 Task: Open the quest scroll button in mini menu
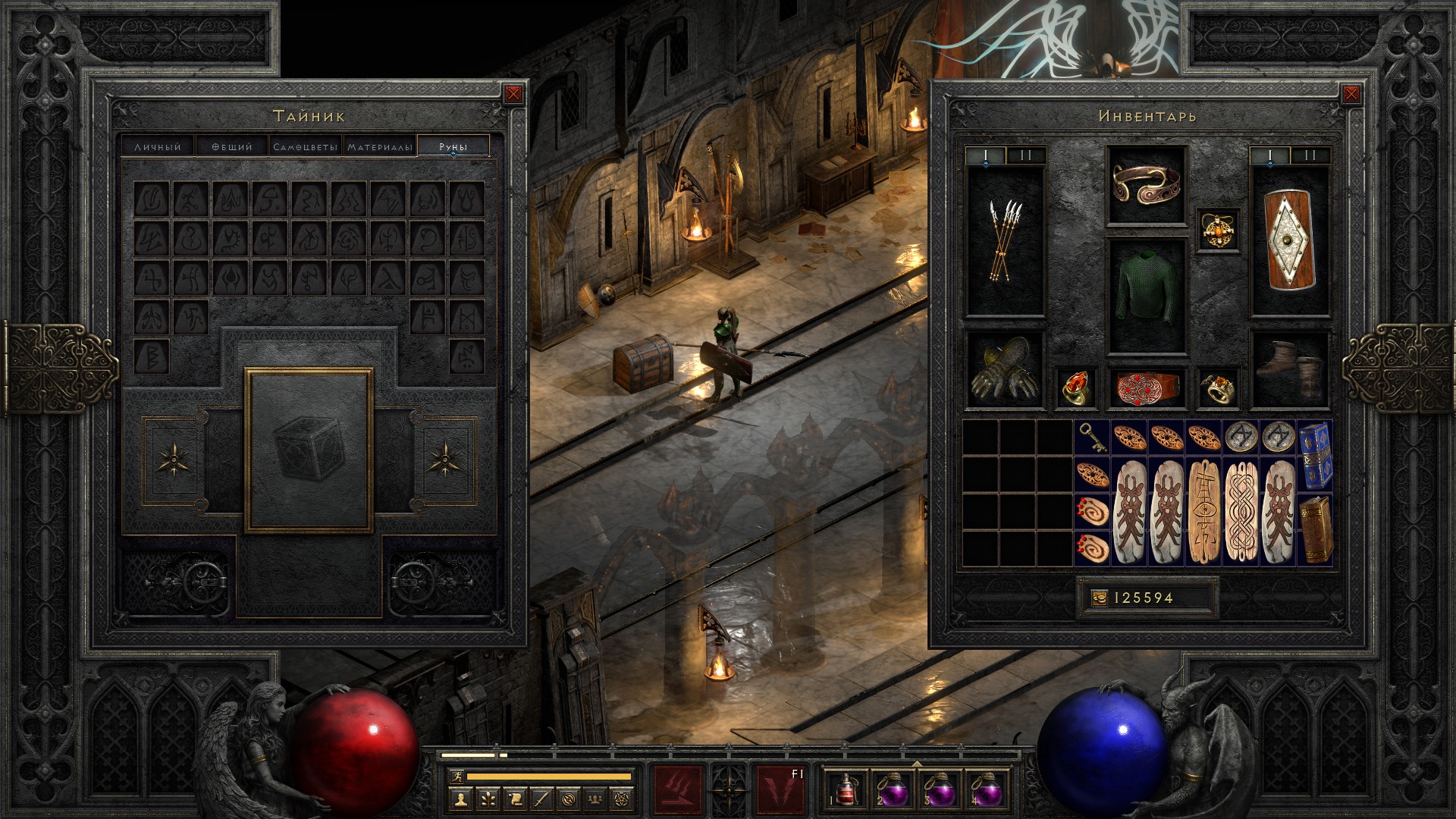point(514,799)
